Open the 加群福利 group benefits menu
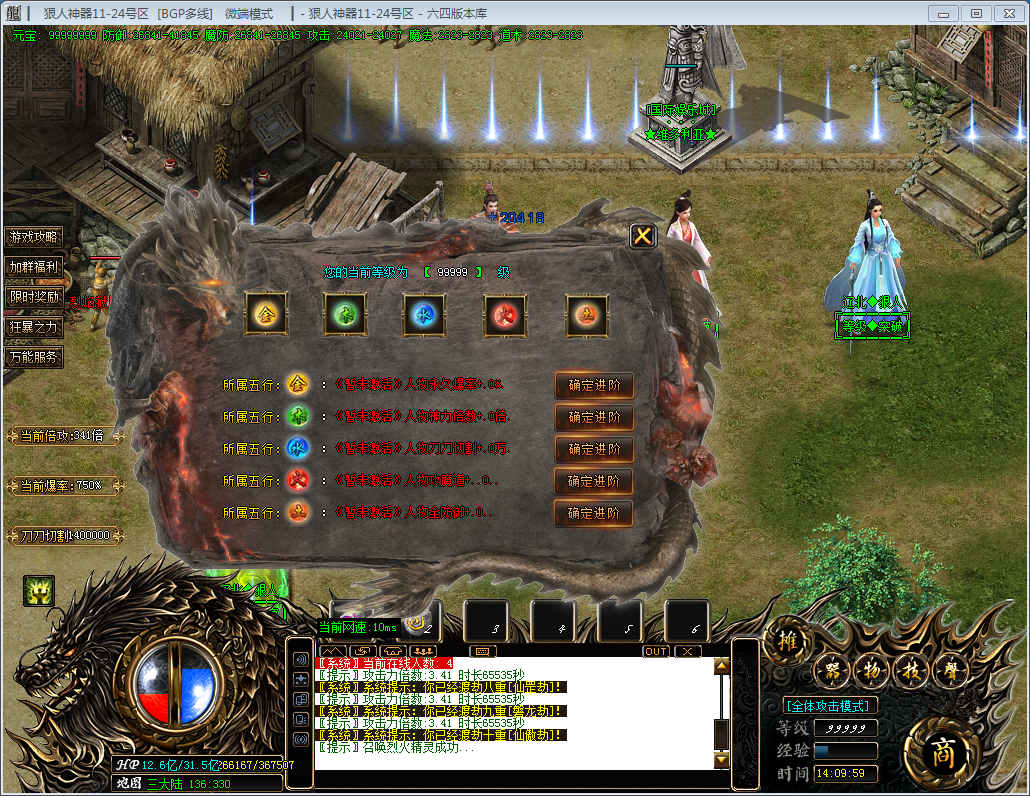The image size is (1030, 796). pyautogui.click(x=34, y=267)
